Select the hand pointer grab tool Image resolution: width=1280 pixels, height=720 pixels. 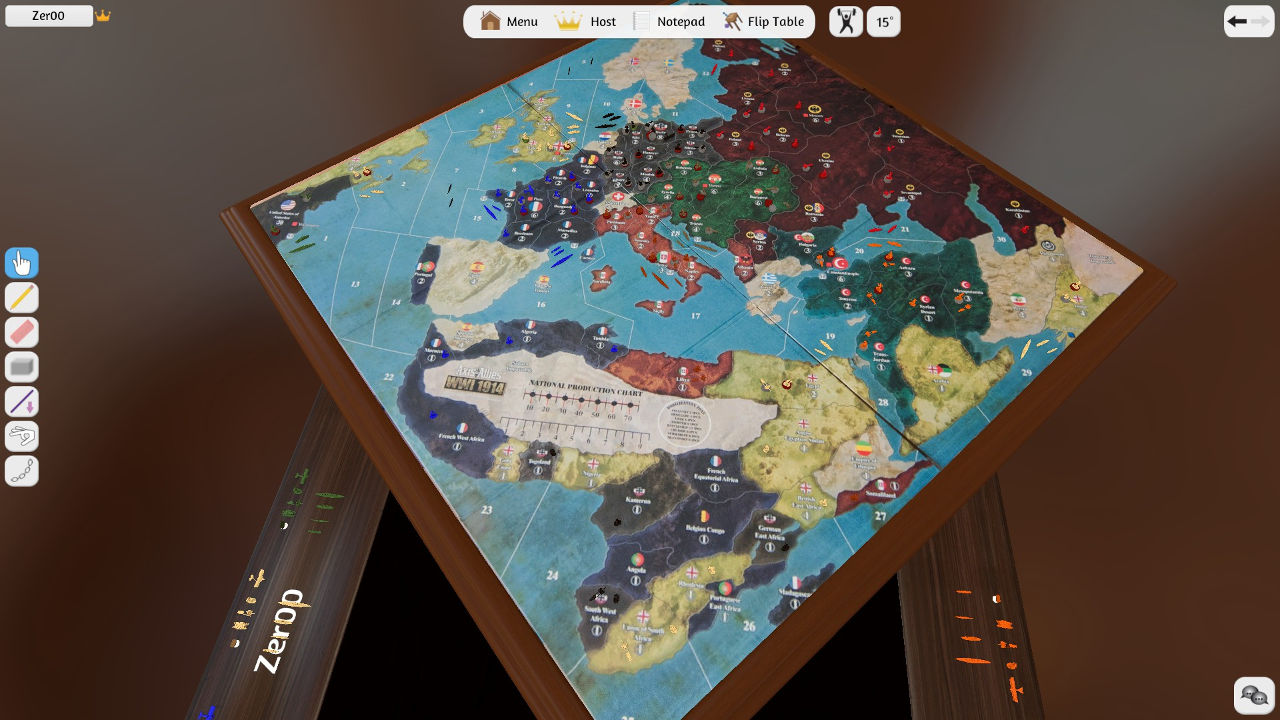pyautogui.click(x=22, y=263)
